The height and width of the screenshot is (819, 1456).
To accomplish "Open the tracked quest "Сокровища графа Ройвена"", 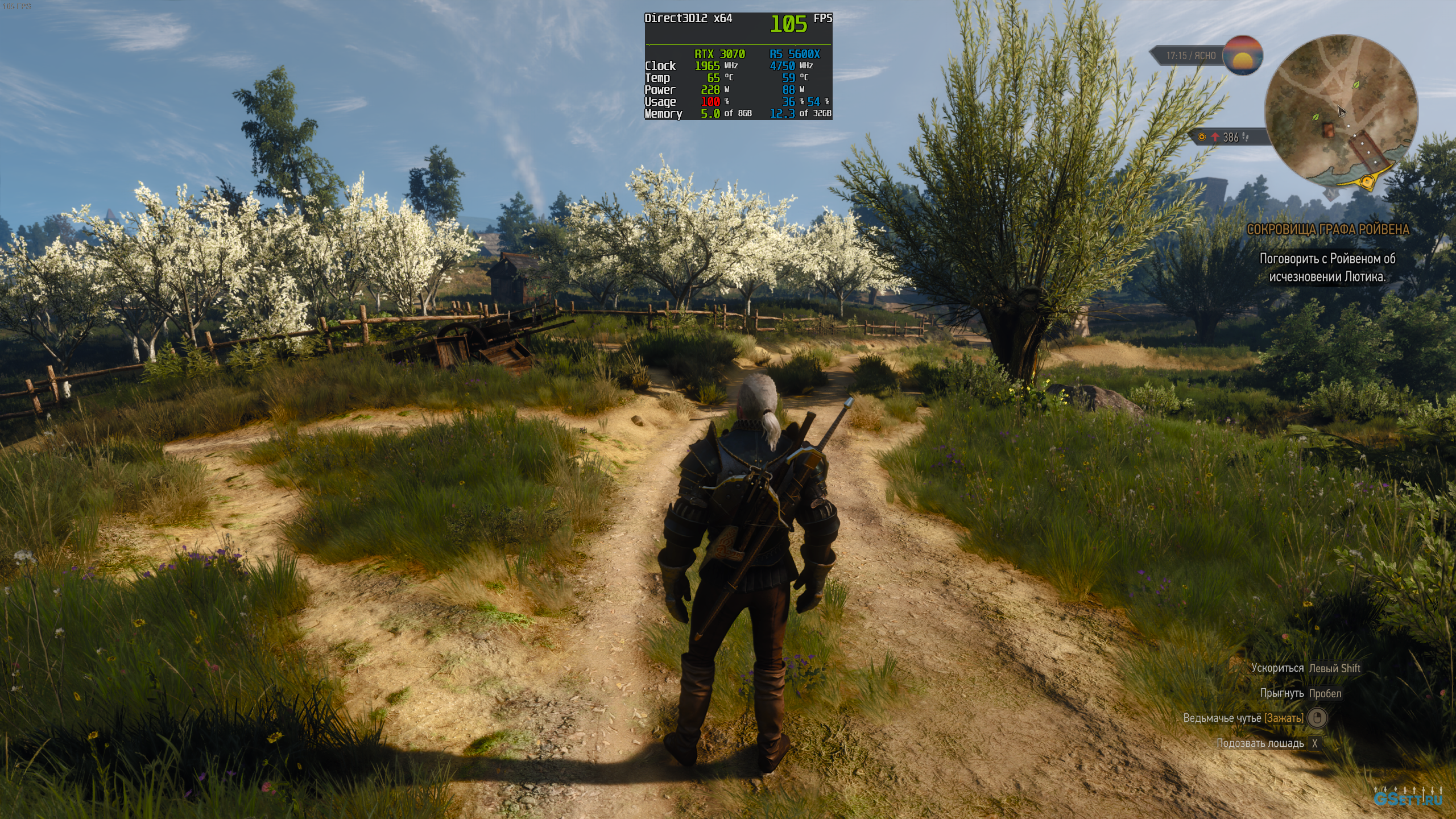I will coord(1327,230).
